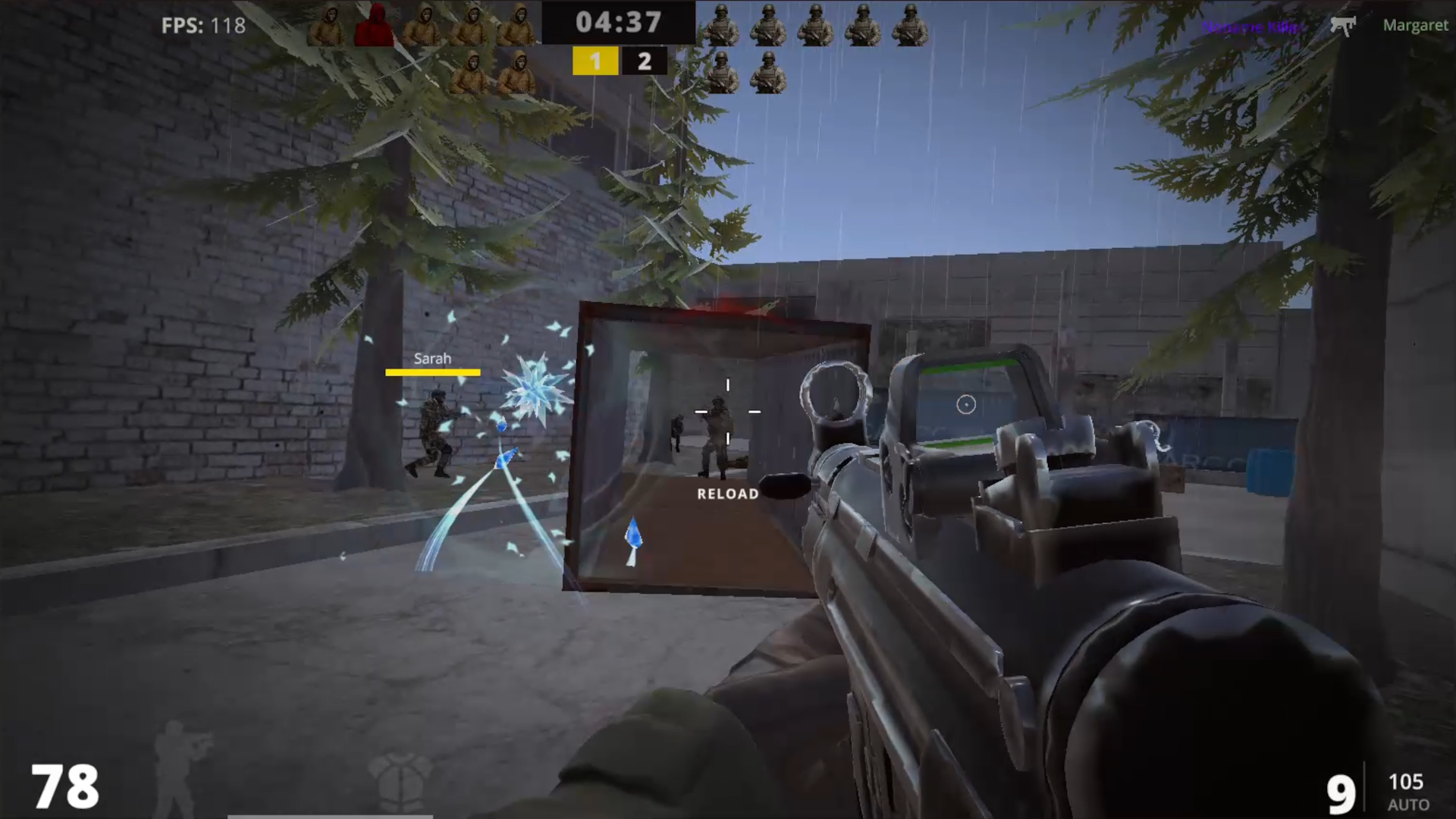Click Sarah's yellow health bar to toggle it

pos(432,372)
